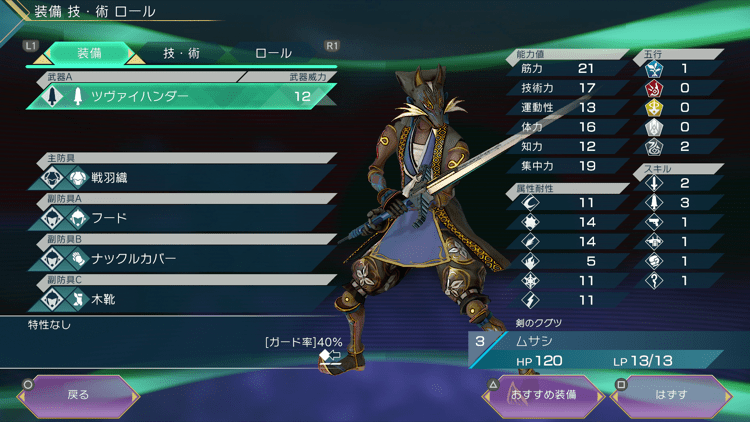Open the 技・術 tab
750x422 pixels.
[181, 53]
